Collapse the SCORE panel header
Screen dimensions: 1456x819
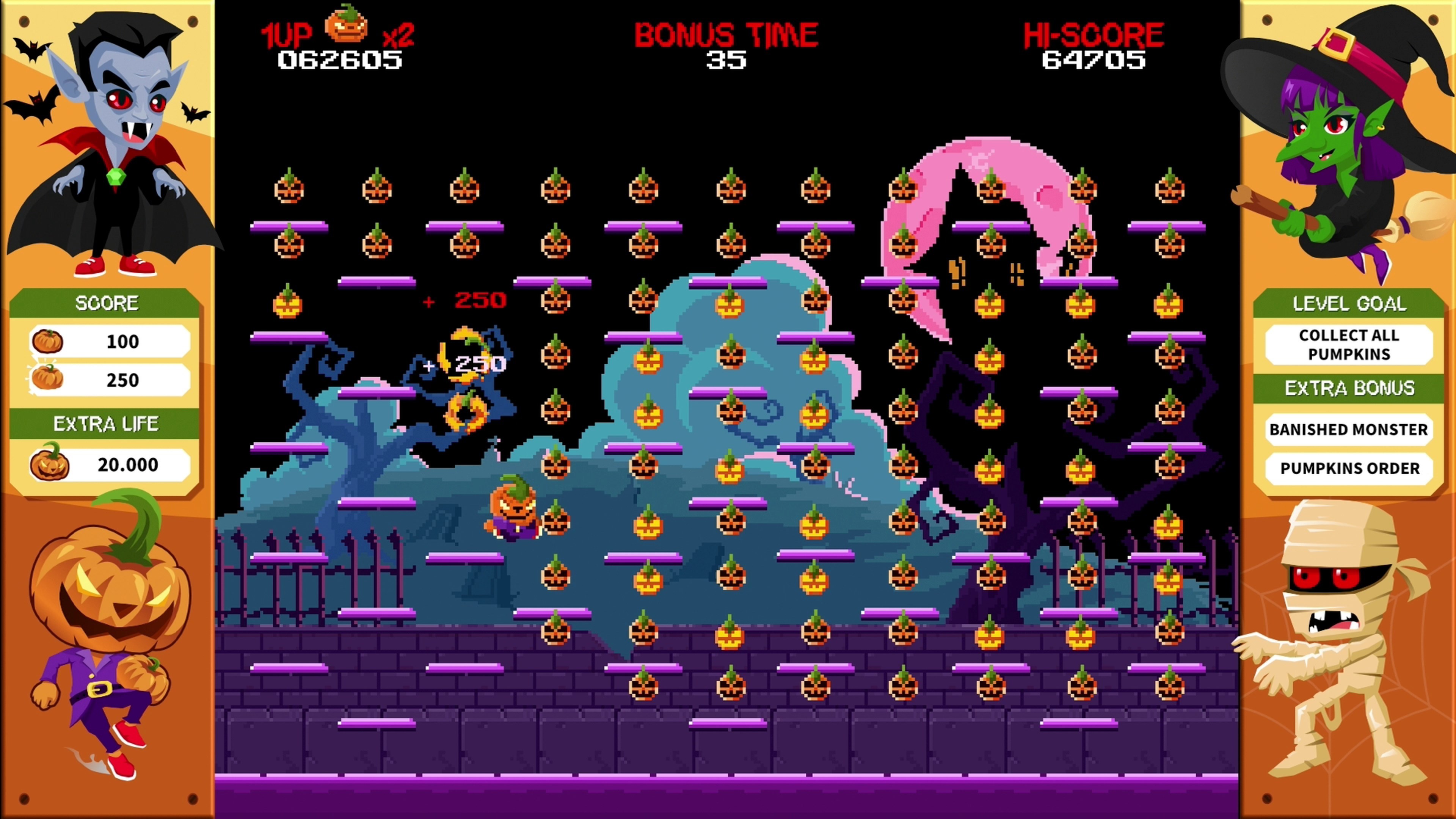click(x=107, y=303)
